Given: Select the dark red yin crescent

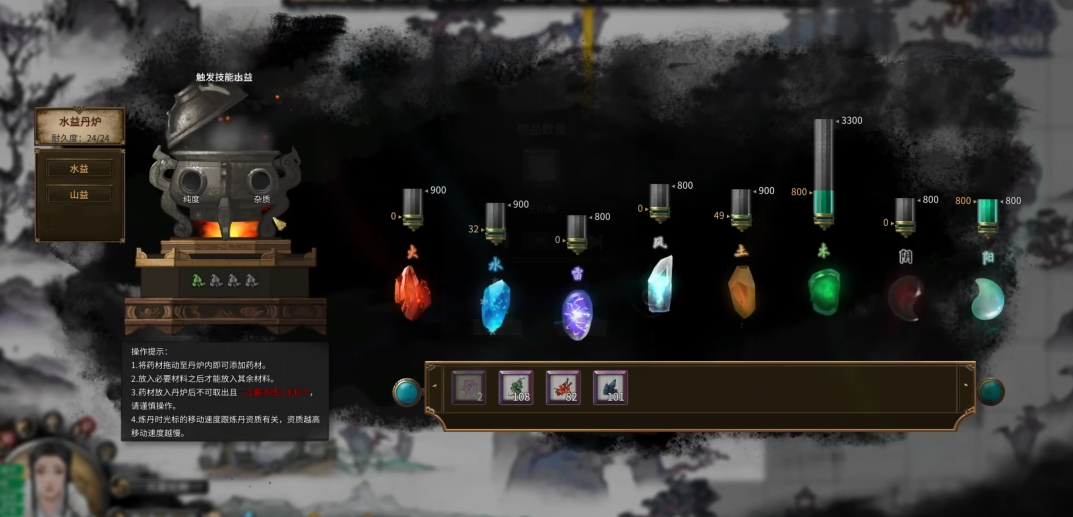Looking at the screenshot, I should point(906,299).
